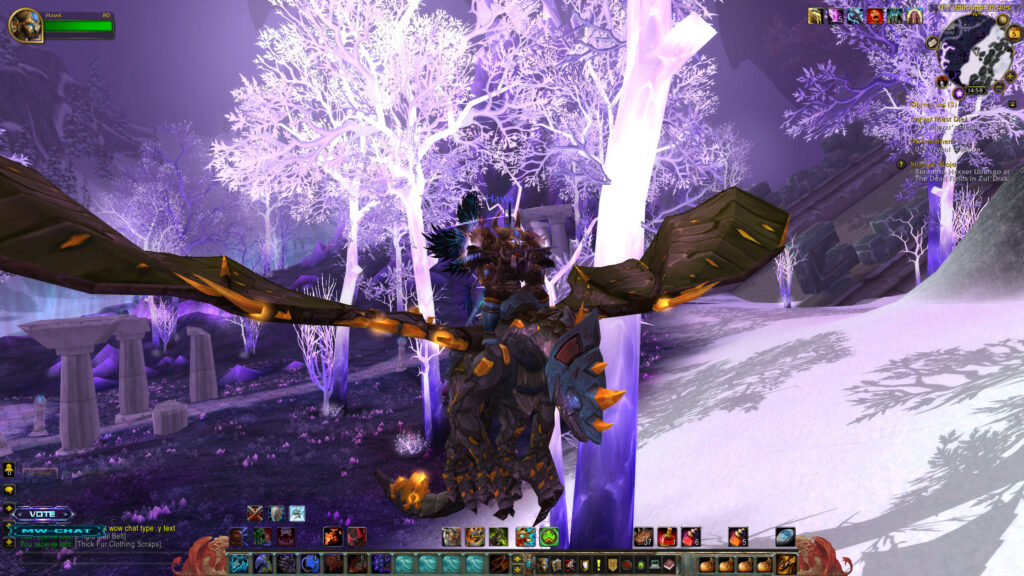Open the chat speech-bubble menu button
Screen dimensions: 1024x576
pos(8,490)
